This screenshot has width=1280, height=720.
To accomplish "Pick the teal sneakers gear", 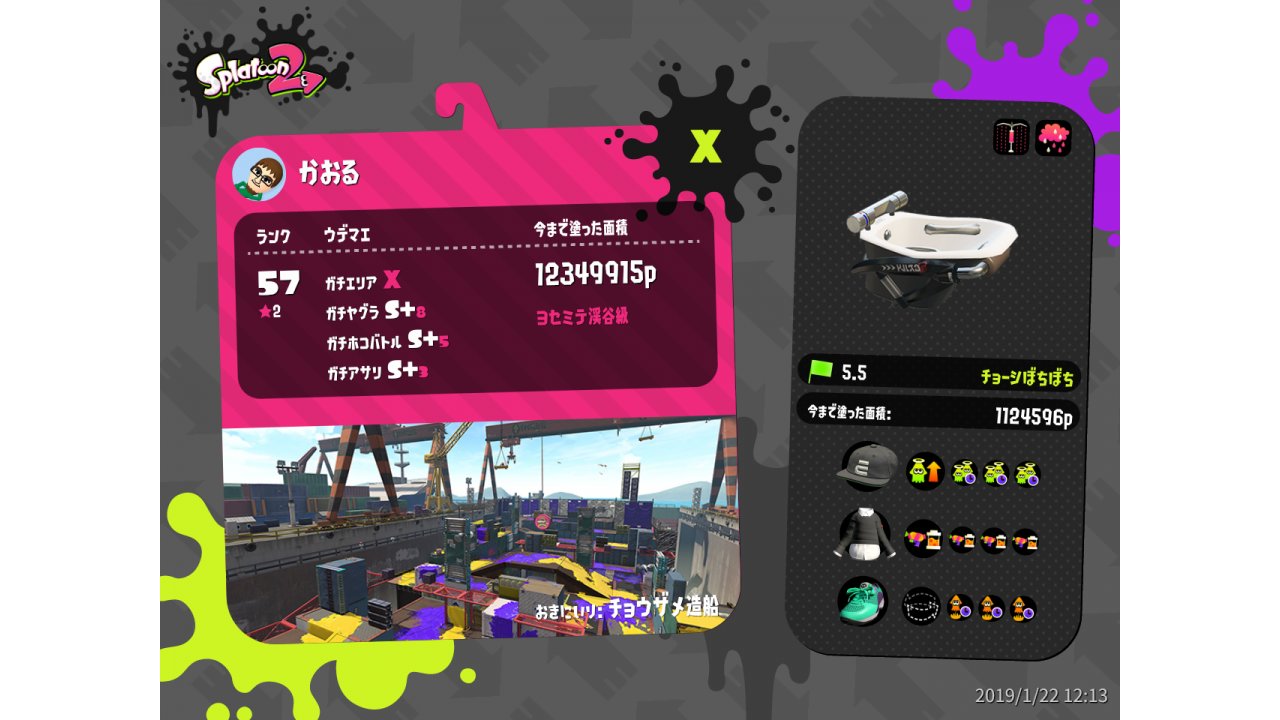I will (x=862, y=602).
